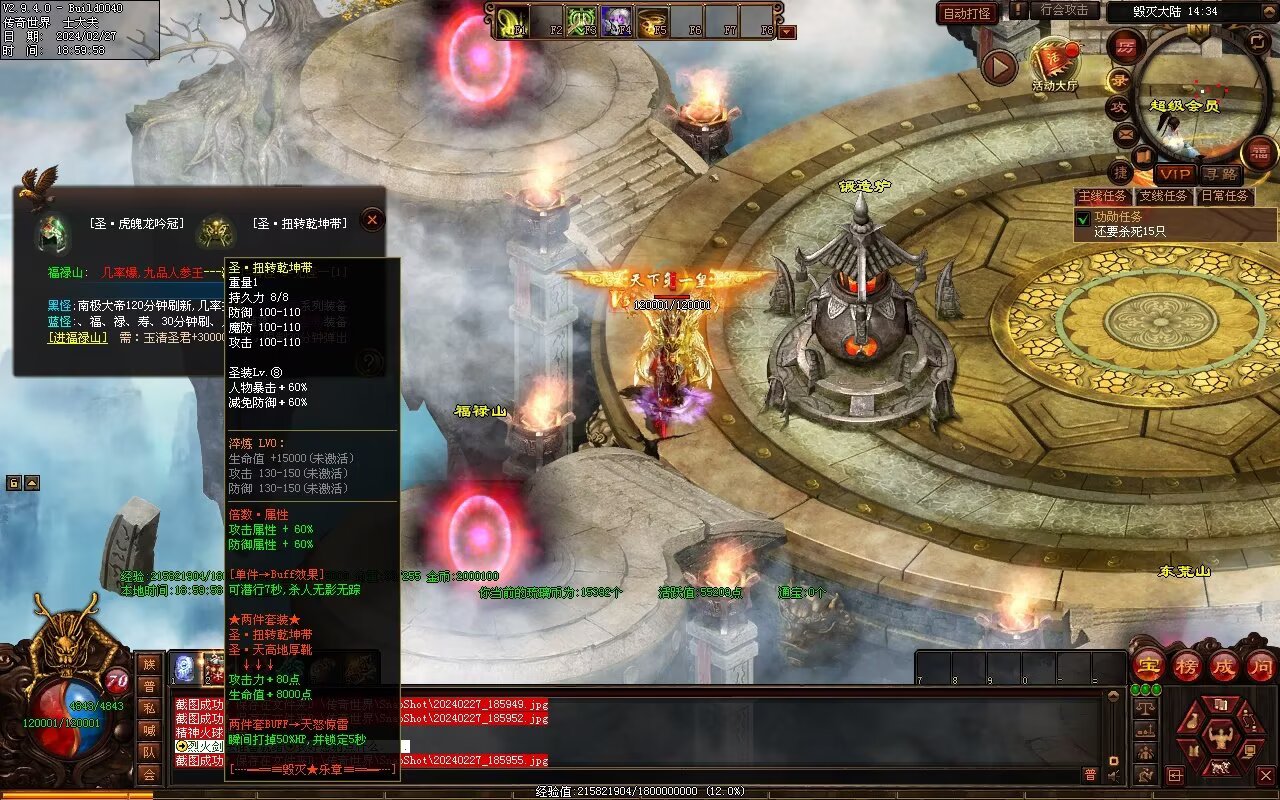The image size is (1280, 800).
Task: Open the 成 achievements button
Action: [1224, 665]
